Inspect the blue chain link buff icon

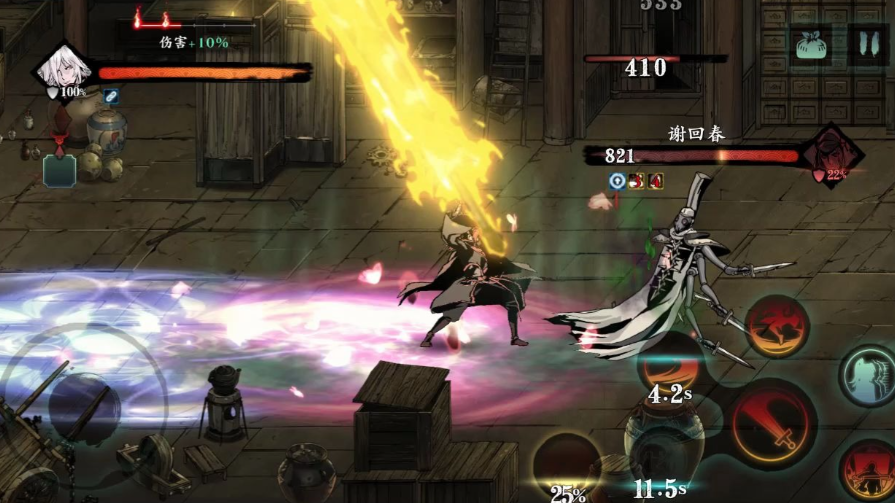click(x=109, y=96)
